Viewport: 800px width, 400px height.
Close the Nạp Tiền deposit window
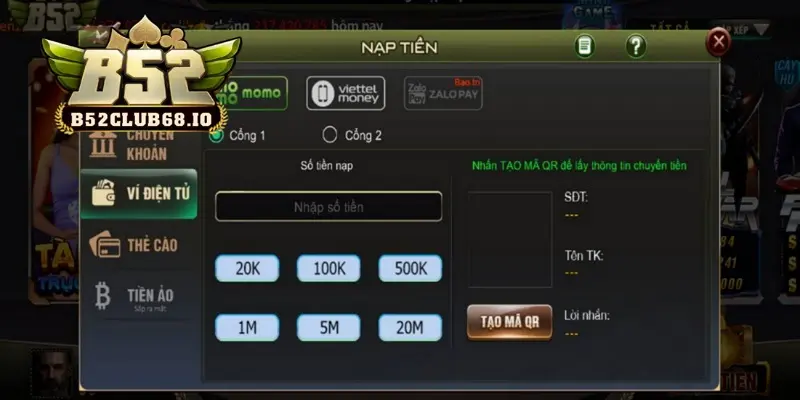click(717, 41)
